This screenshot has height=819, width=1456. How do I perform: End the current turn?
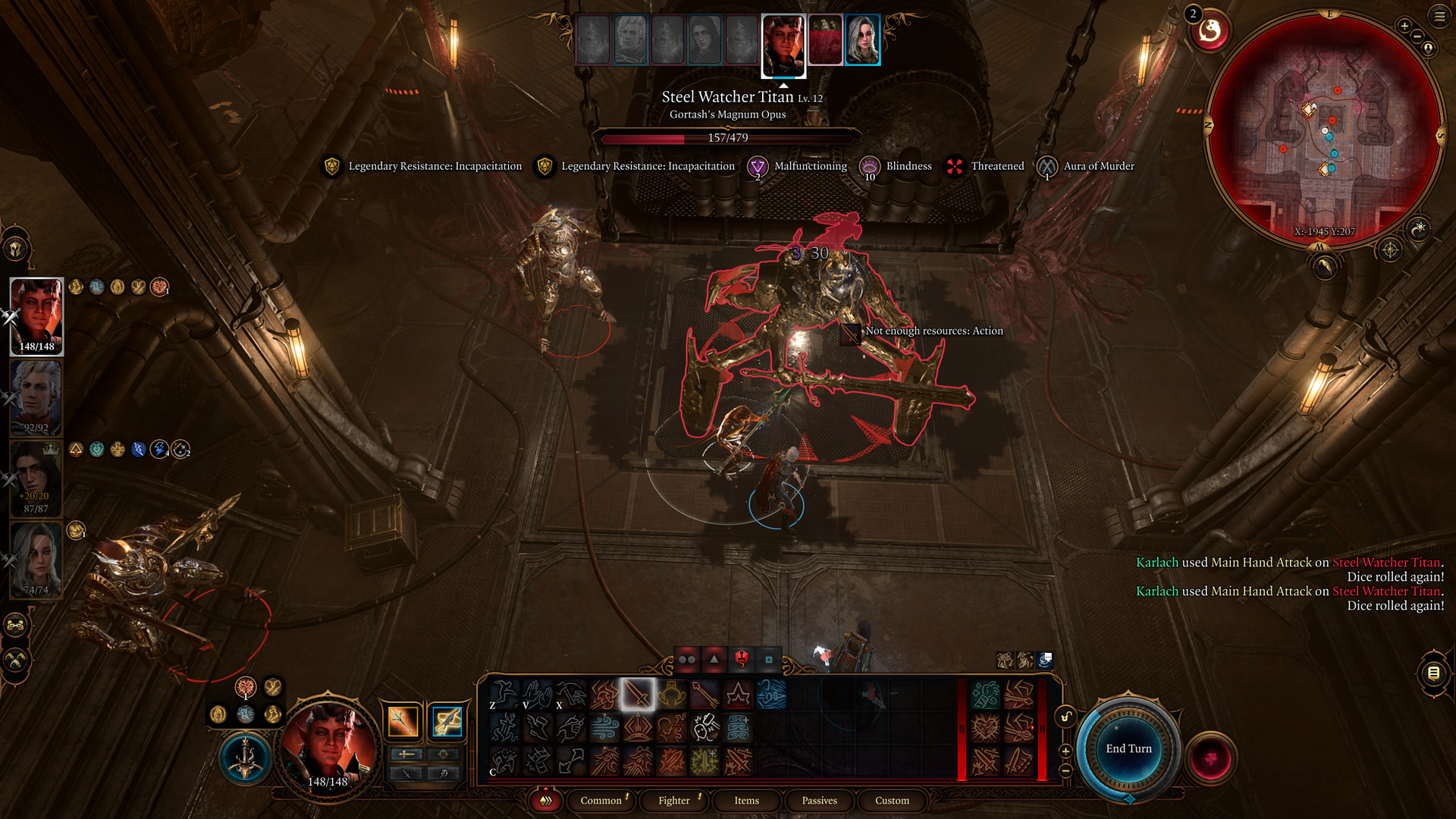click(x=1128, y=748)
